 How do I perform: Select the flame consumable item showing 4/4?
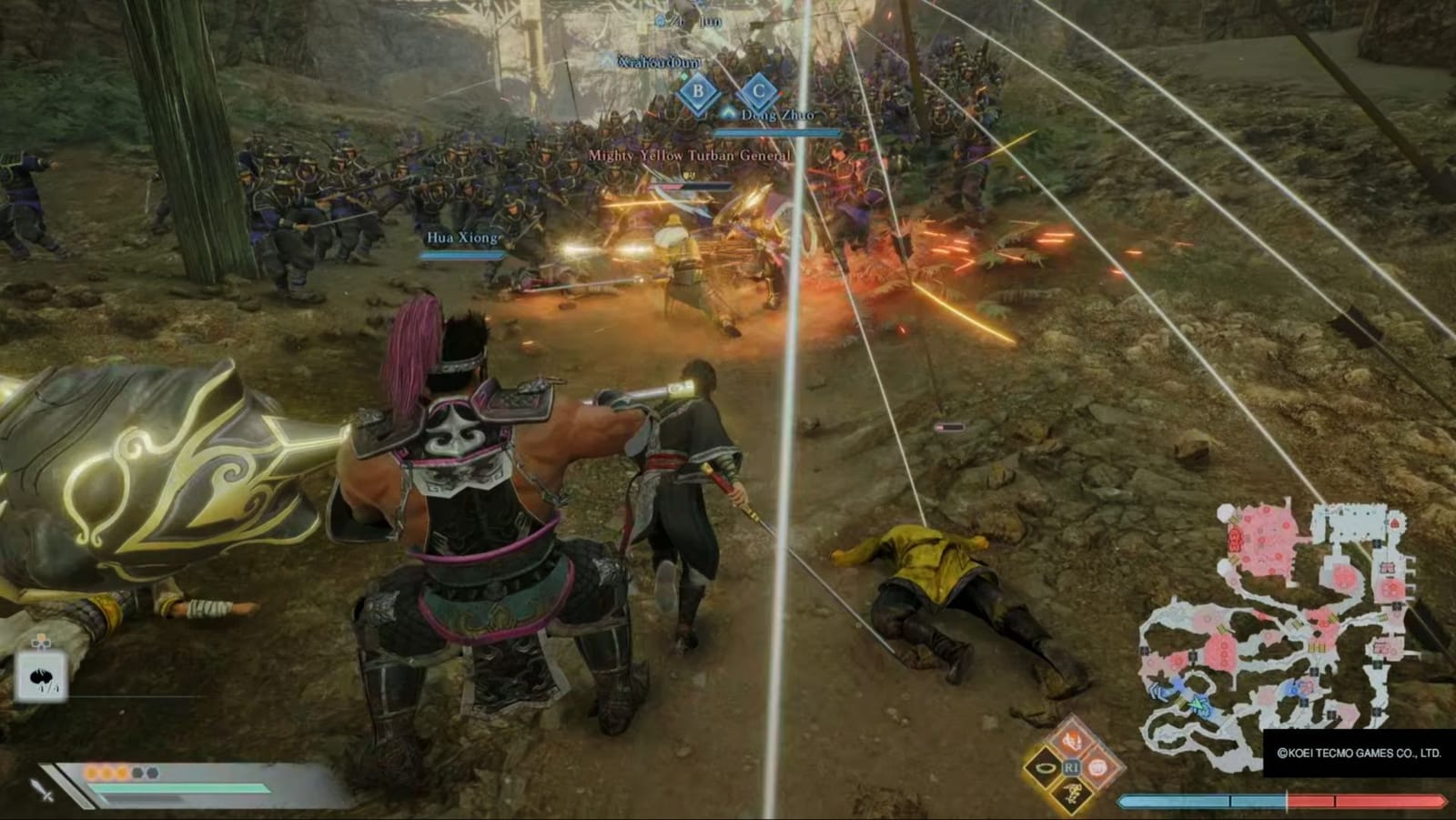point(41,675)
